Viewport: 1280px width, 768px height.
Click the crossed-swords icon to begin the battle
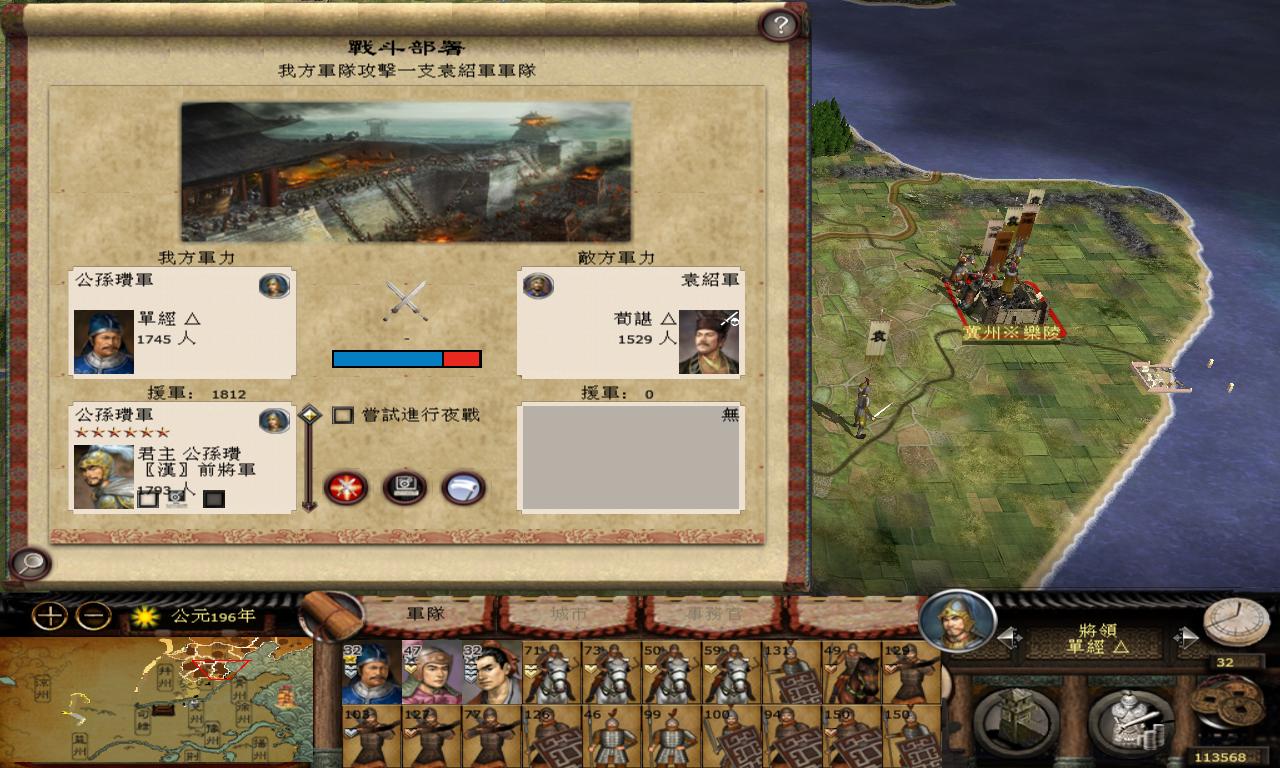tap(345, 490)
